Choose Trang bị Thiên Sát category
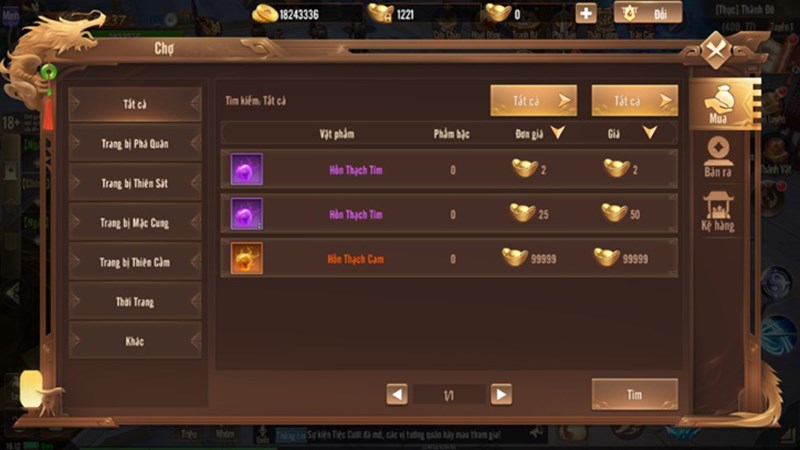This screenshot has width=800, height=450. pos(136,183)
